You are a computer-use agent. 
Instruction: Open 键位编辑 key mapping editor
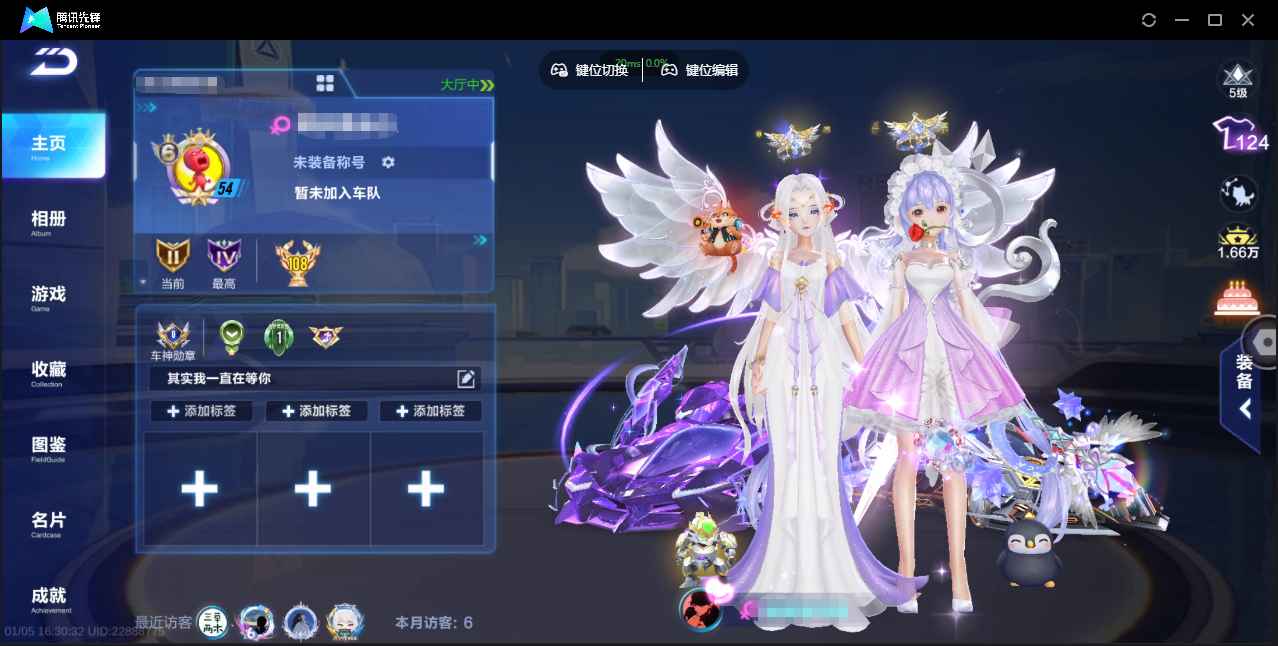click(700, 70)
